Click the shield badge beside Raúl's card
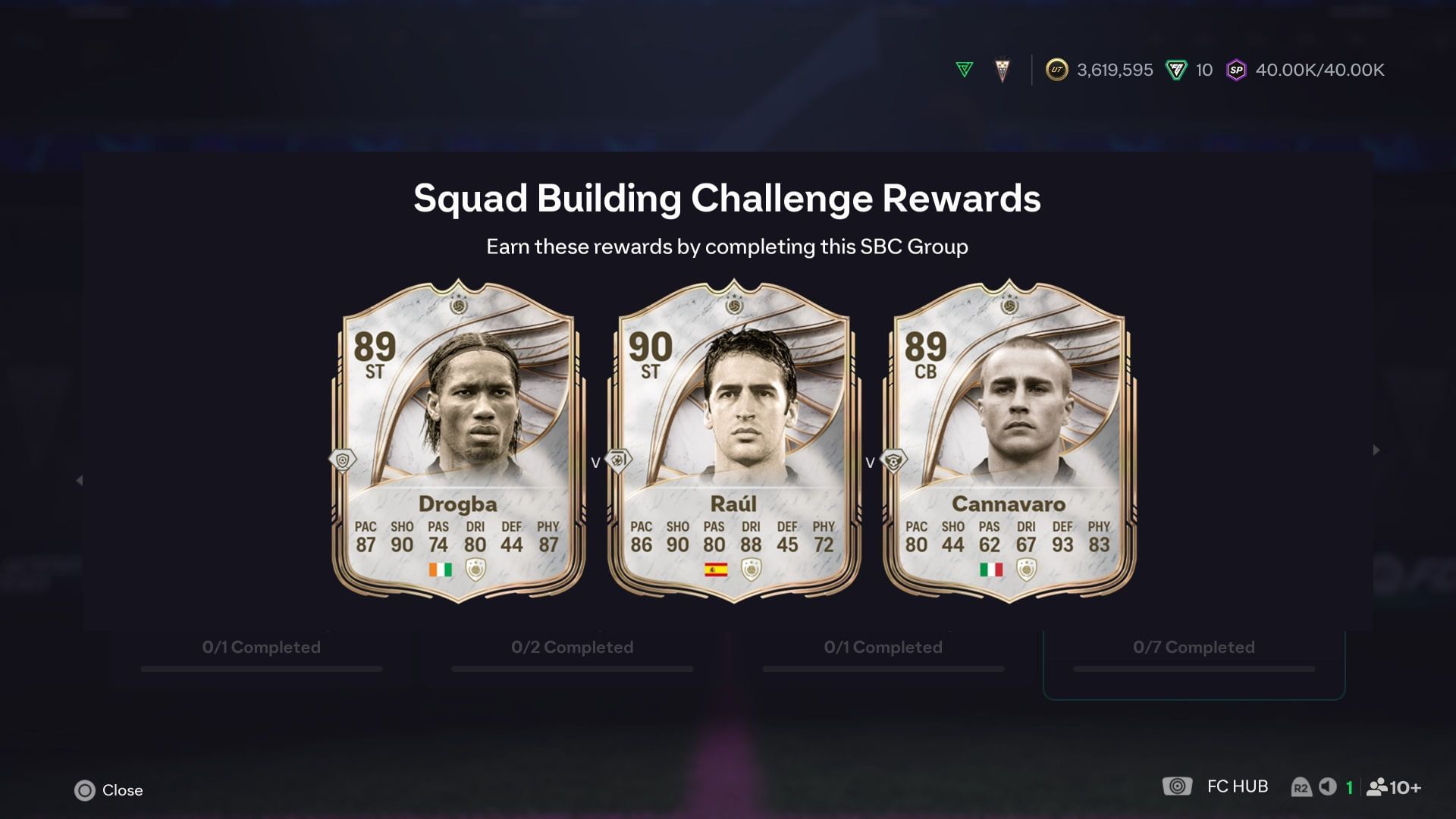 [617, 460]
